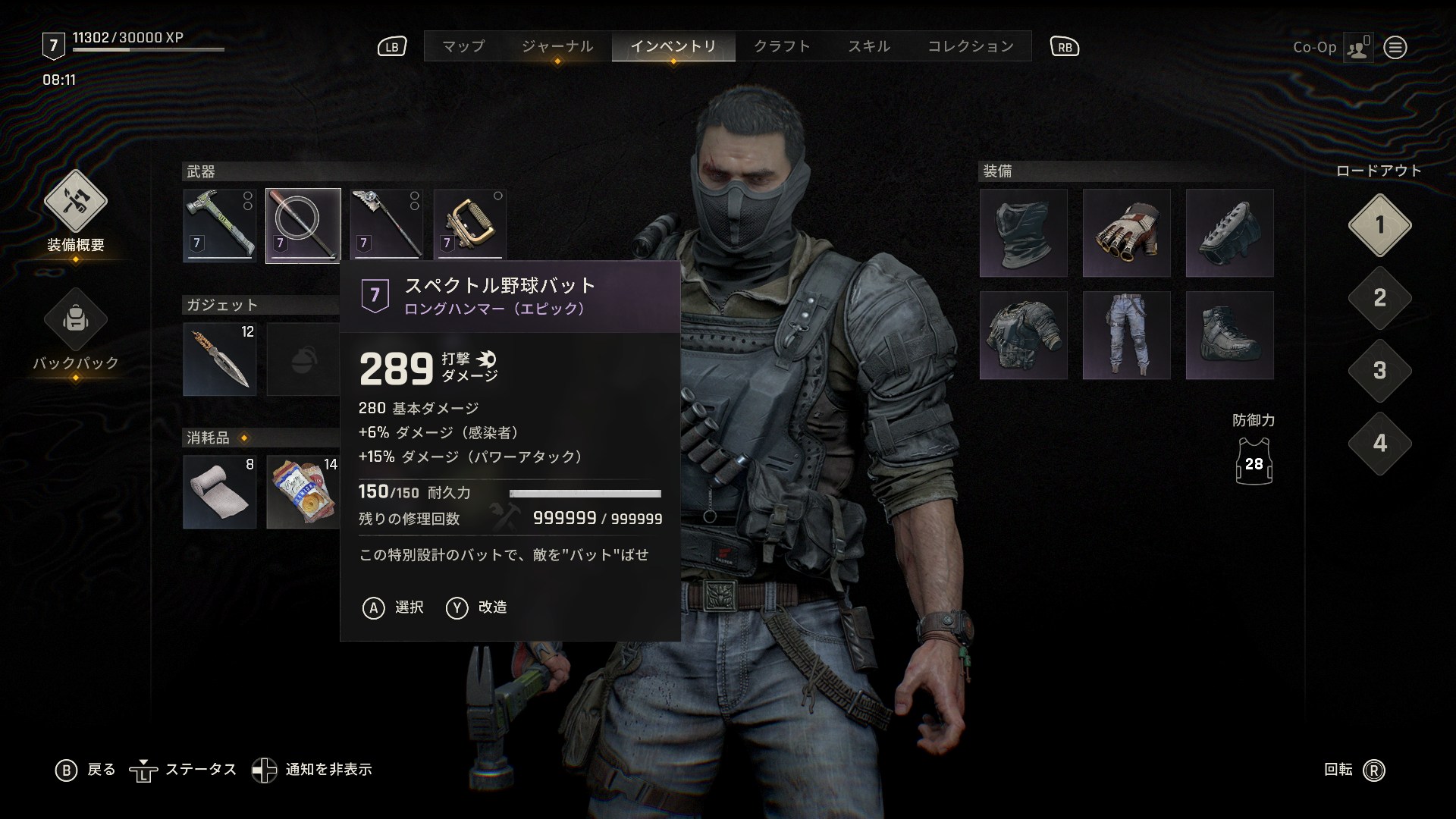This screenshot has height=819, width=1456.
Task: Select the インベントリ tab
Action: click(x=673, y=46)
